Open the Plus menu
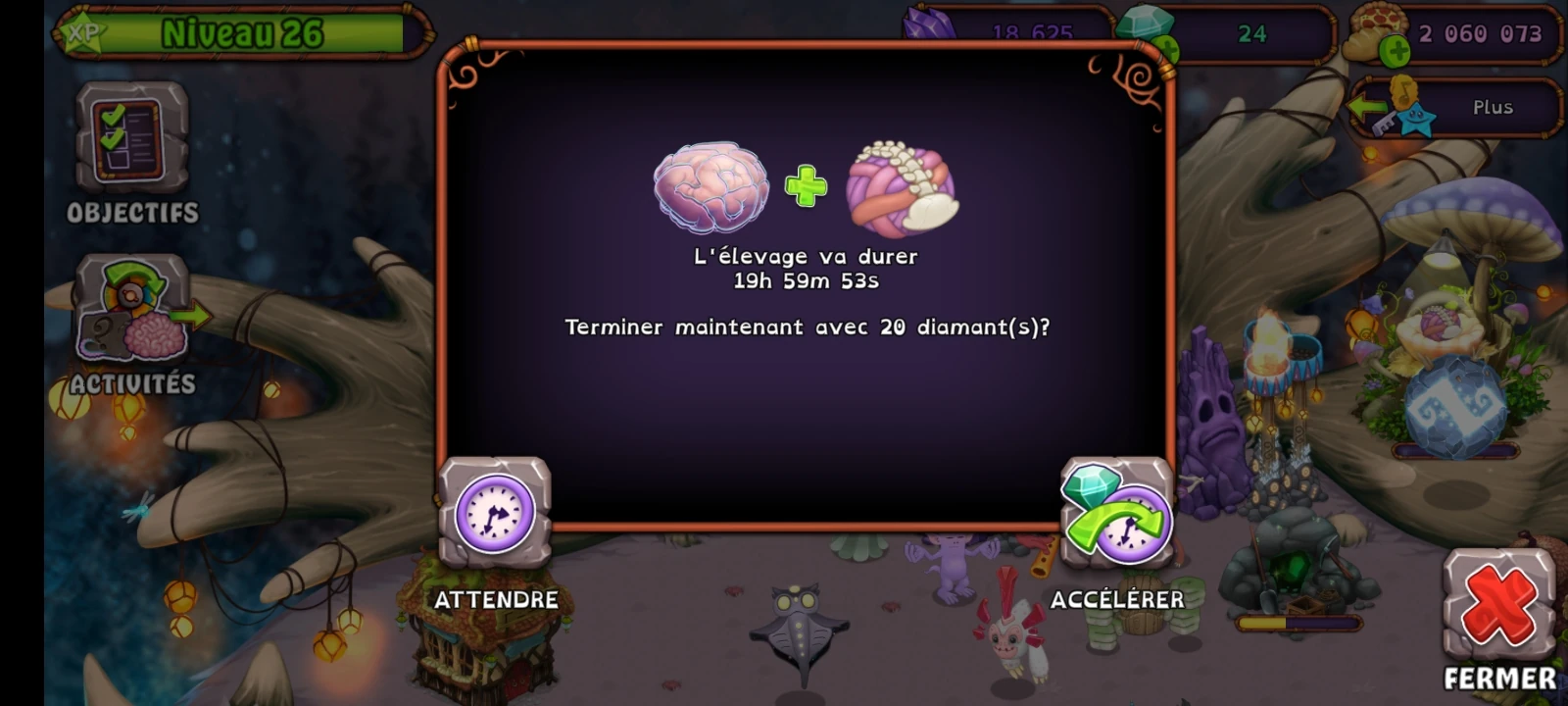 pos(1493,108)
